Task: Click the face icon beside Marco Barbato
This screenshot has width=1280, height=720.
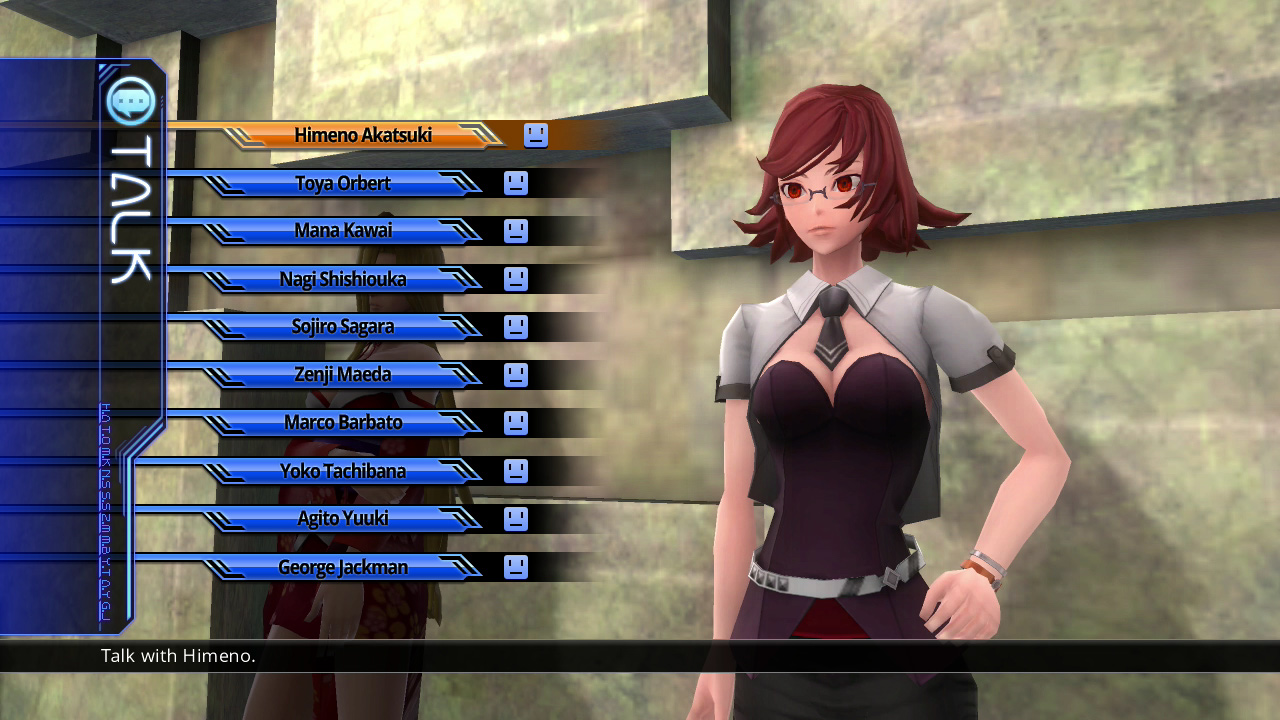Action: pos(515,423)
